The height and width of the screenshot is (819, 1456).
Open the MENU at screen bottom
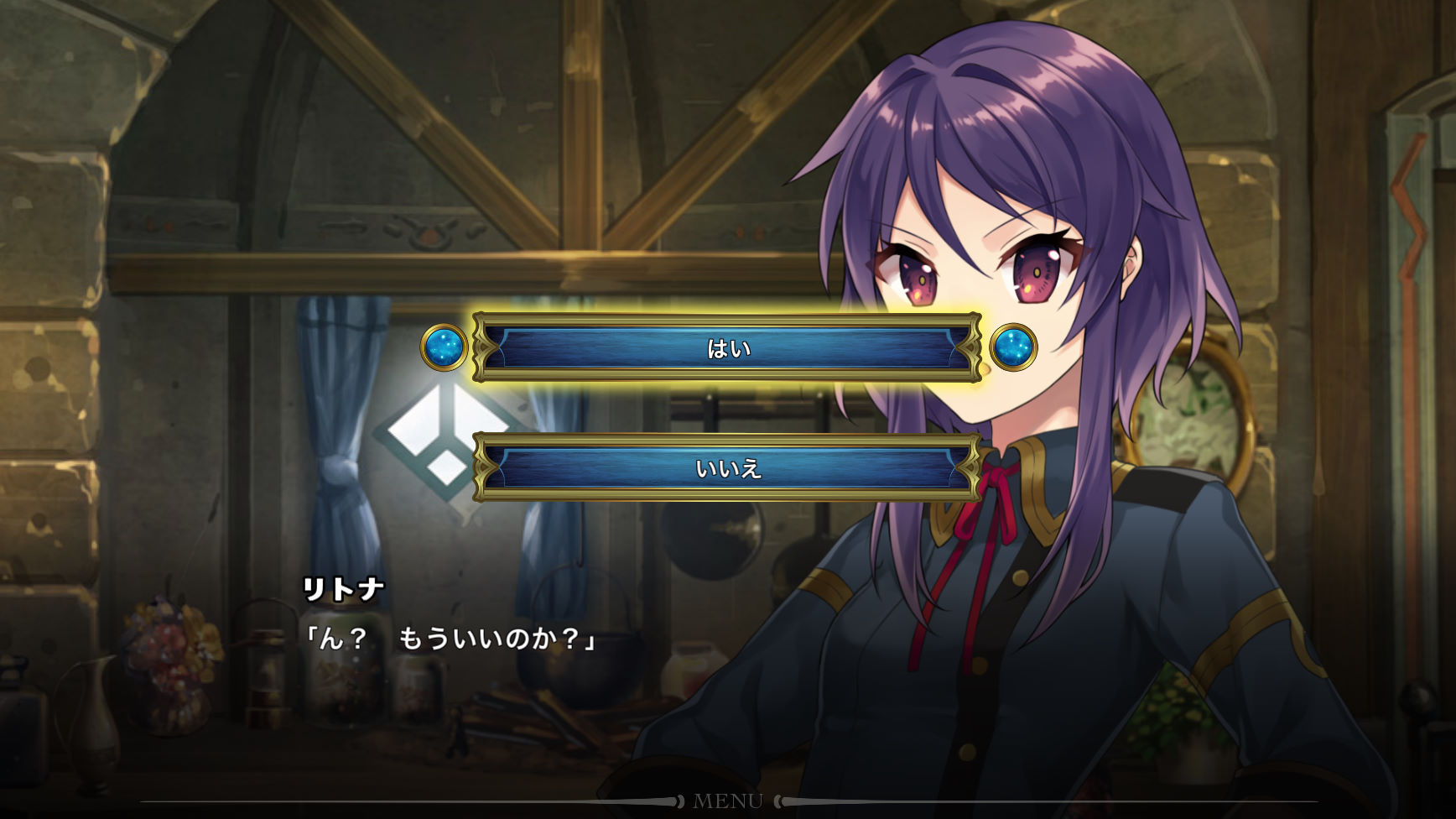coord(727,801)
